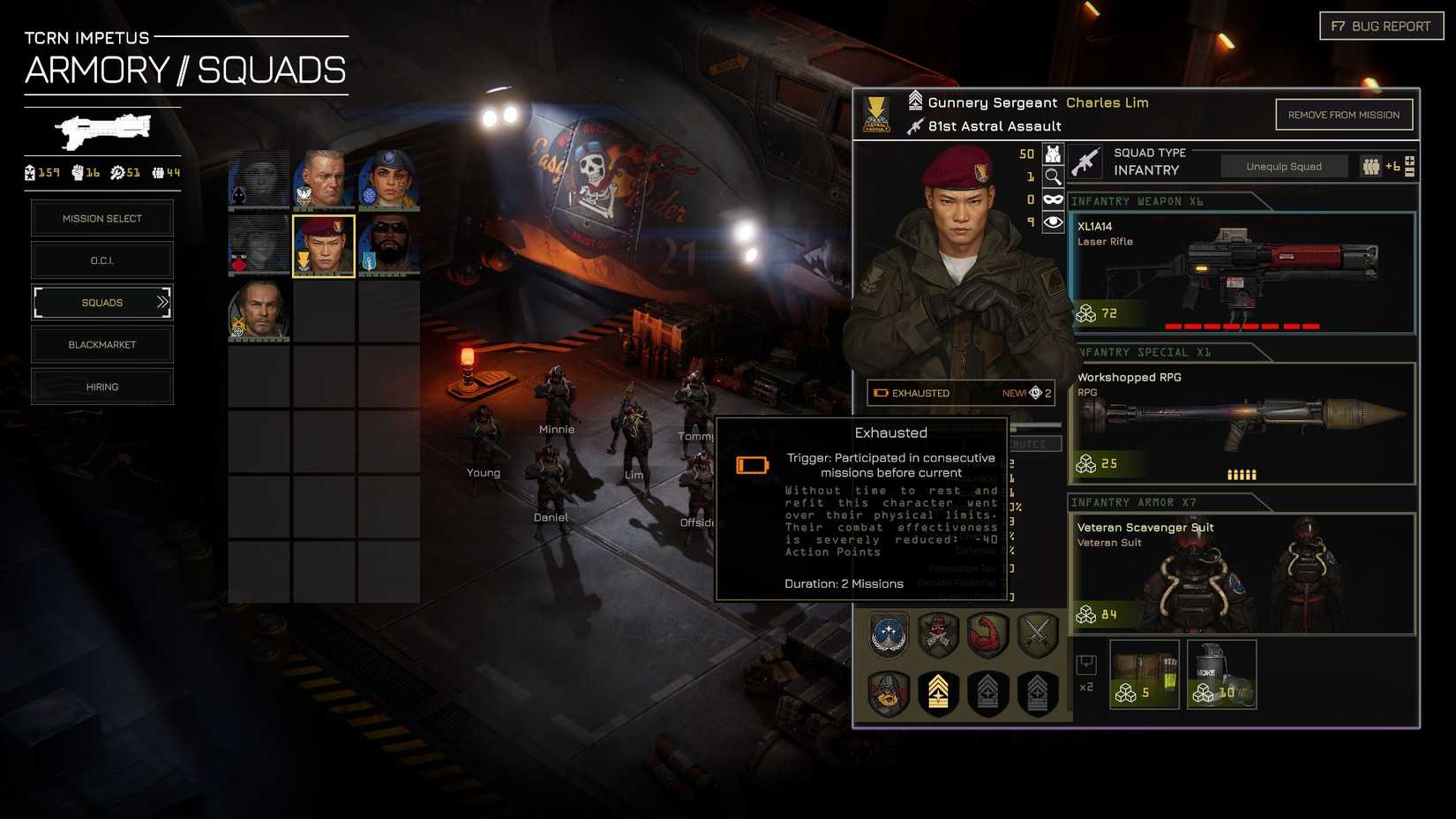
Task: Click the crossed swords perk badge
Action: 1037,635
